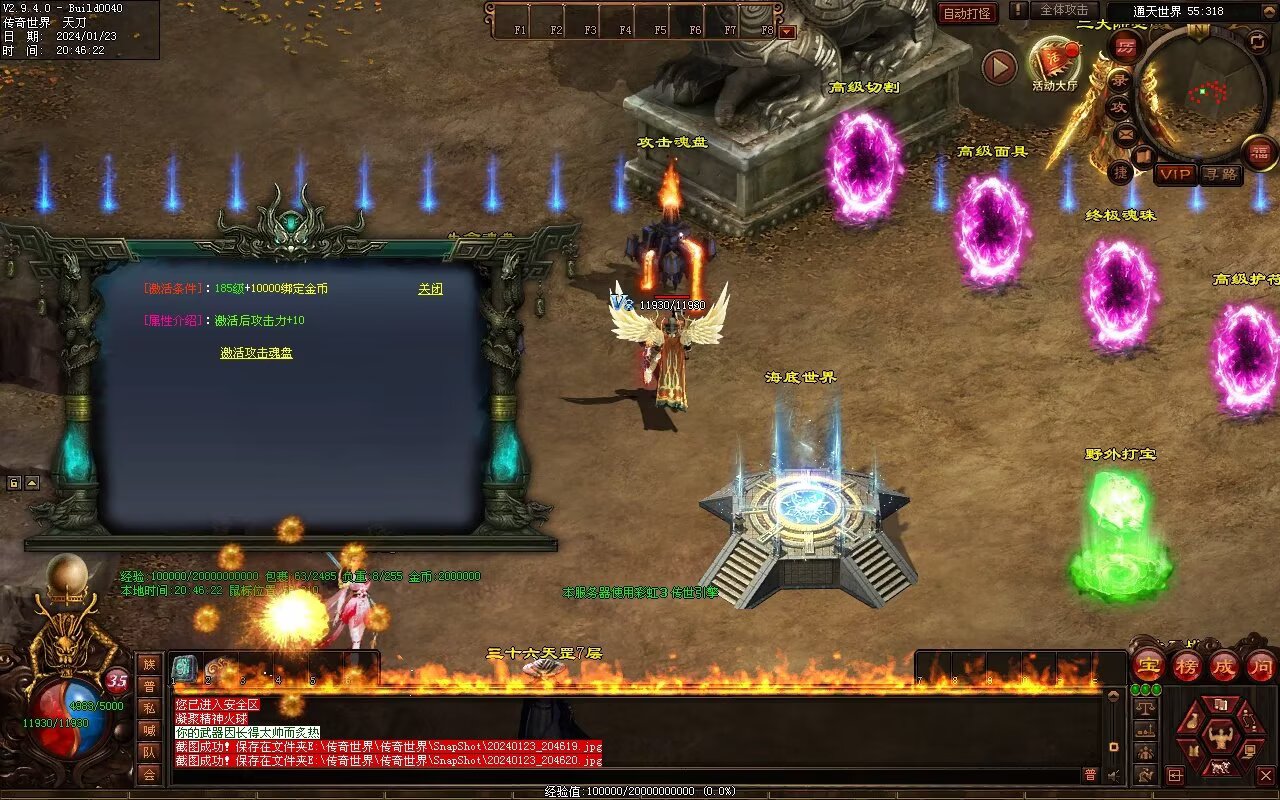Open the 宝 treasure shop button
This screenshot has height=800, width=1280.
[x=1149, y=666]
